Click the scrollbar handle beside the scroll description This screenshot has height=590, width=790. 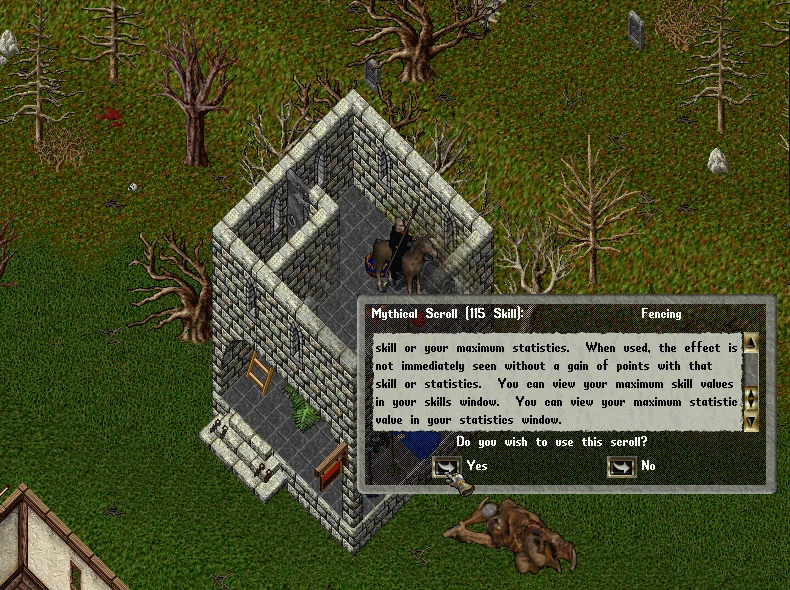[x=751, y=399]
